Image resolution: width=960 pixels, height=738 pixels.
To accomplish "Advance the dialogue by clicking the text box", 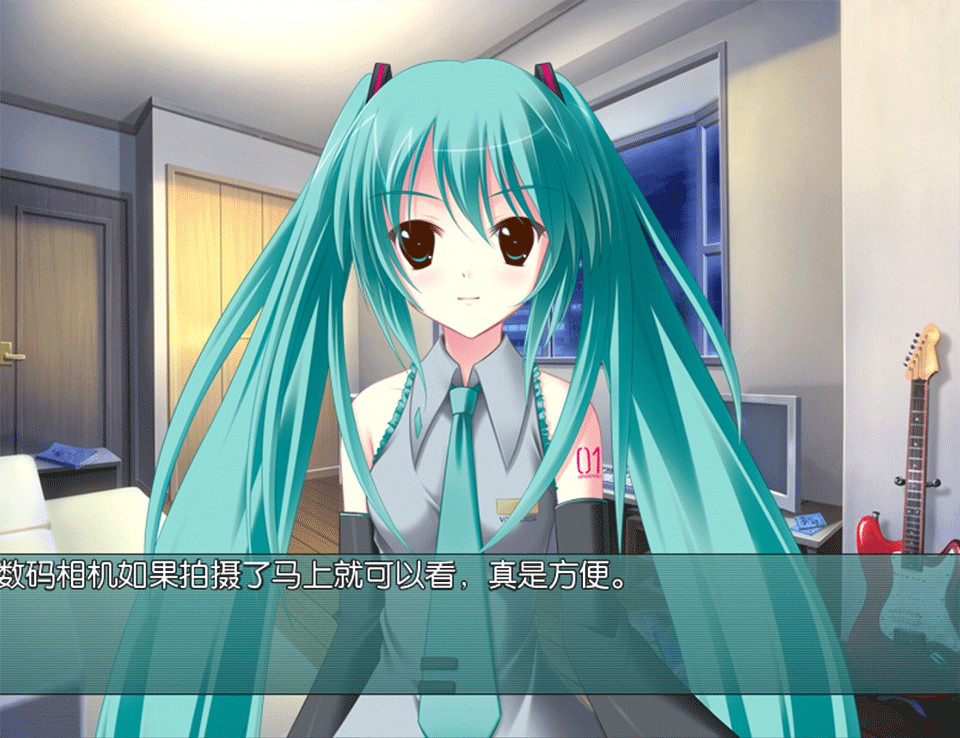I will [480, 624].
